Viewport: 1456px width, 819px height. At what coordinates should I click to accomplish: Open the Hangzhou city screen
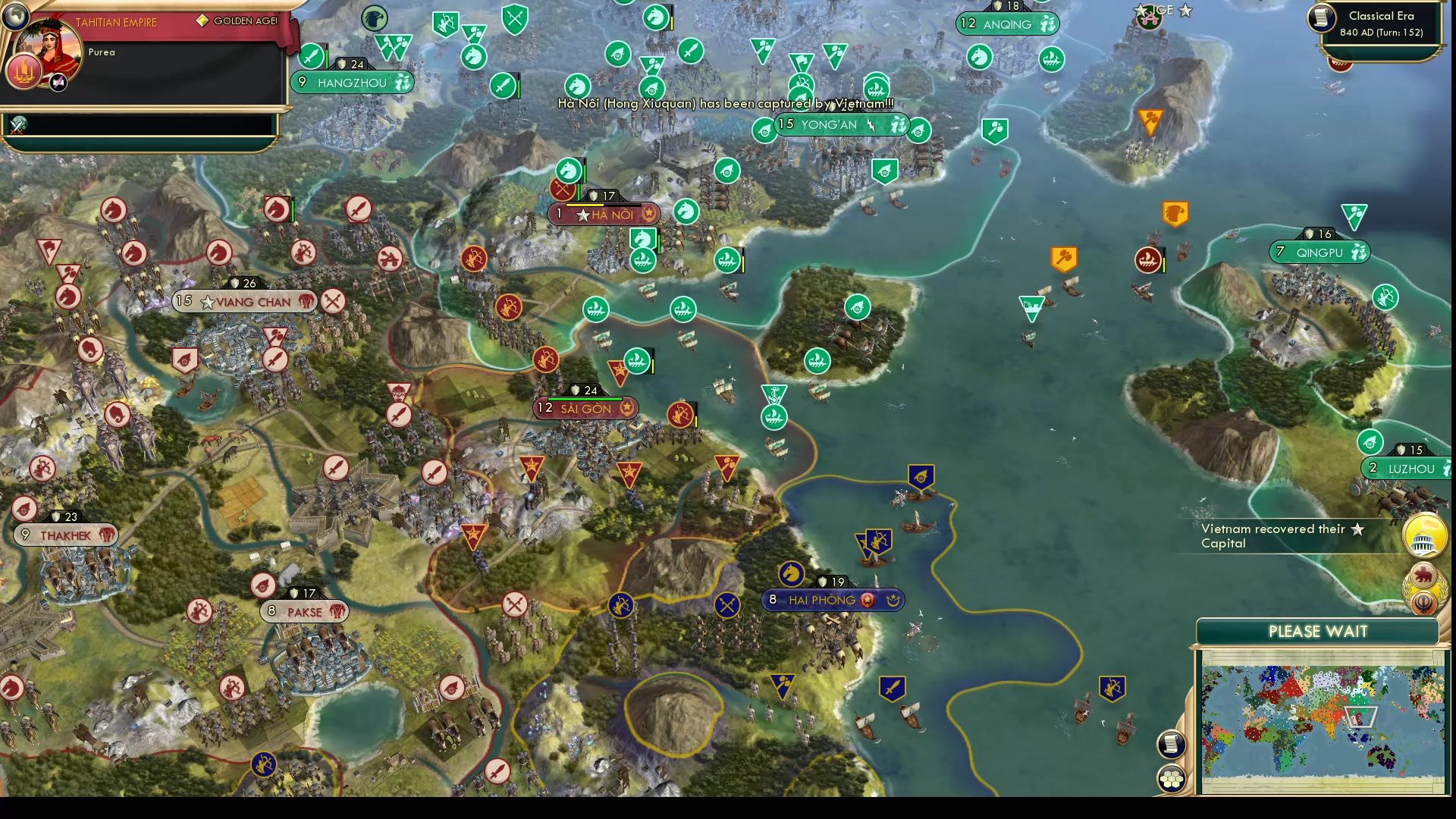pyautogui.click(x=351, y=82)
